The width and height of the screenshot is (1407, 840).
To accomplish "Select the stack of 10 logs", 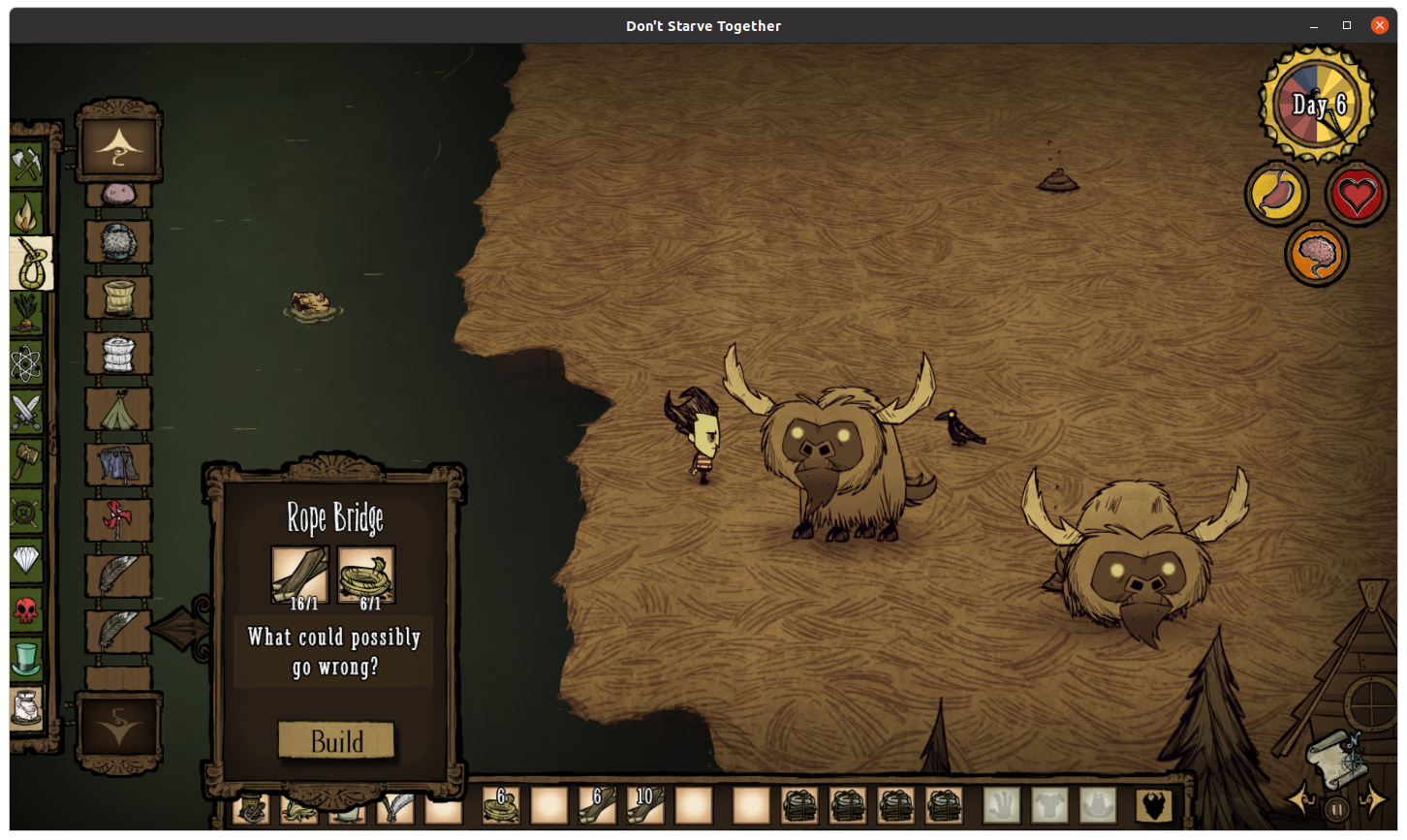I will coord(645,805).
